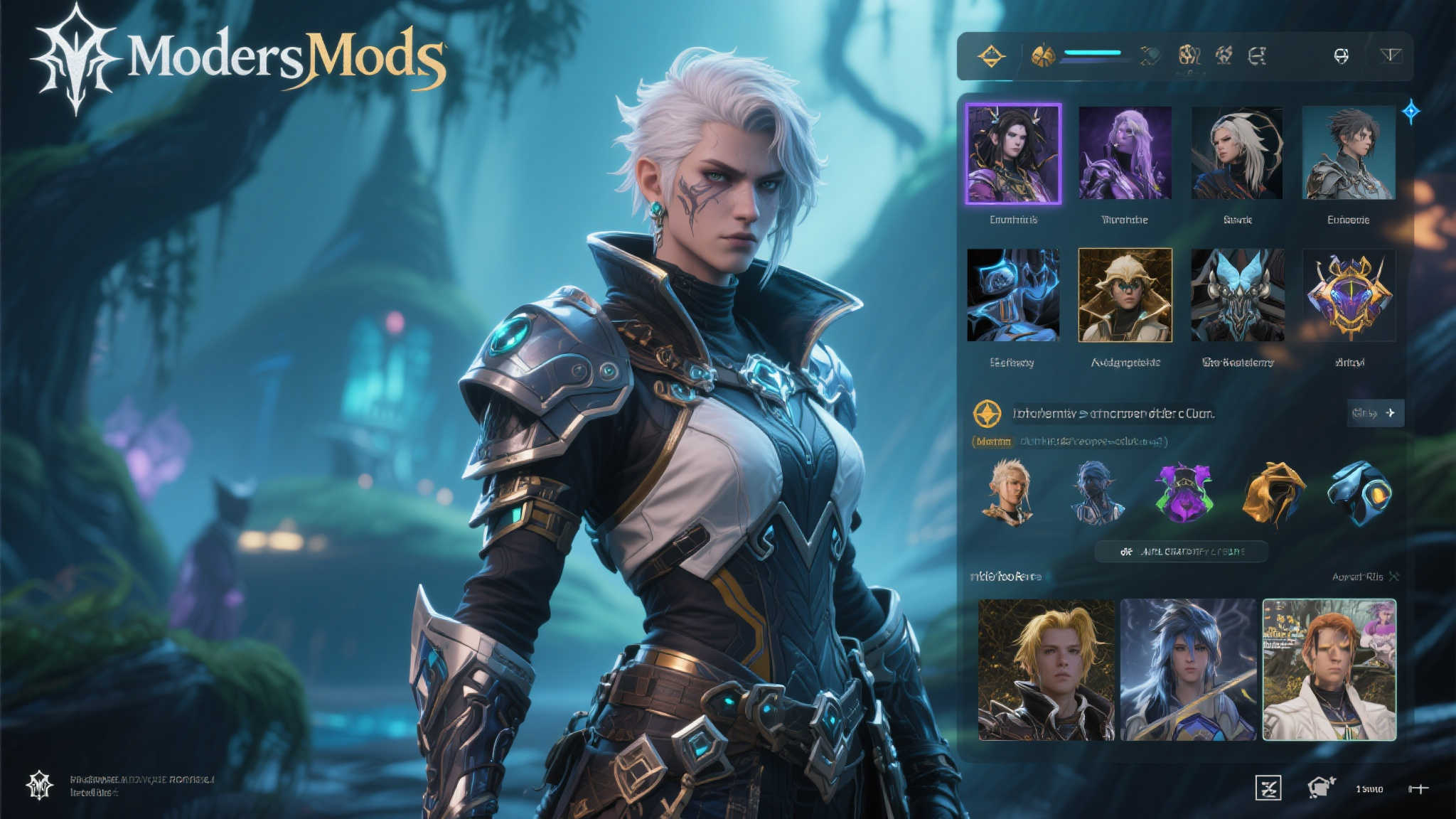Click the arrow button beside the gold emblem row

pyautogui.click(x=1376, y=413)
